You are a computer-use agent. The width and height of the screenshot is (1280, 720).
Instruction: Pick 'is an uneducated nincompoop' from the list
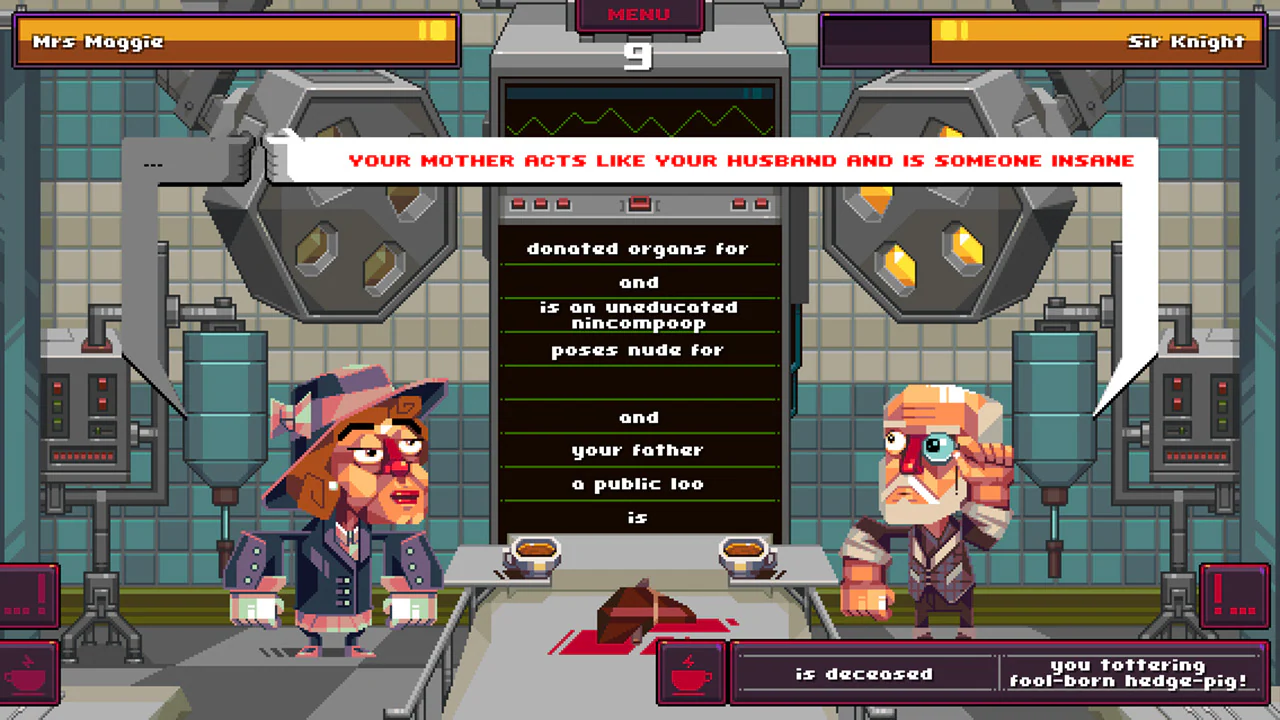[x=638, y=315]
